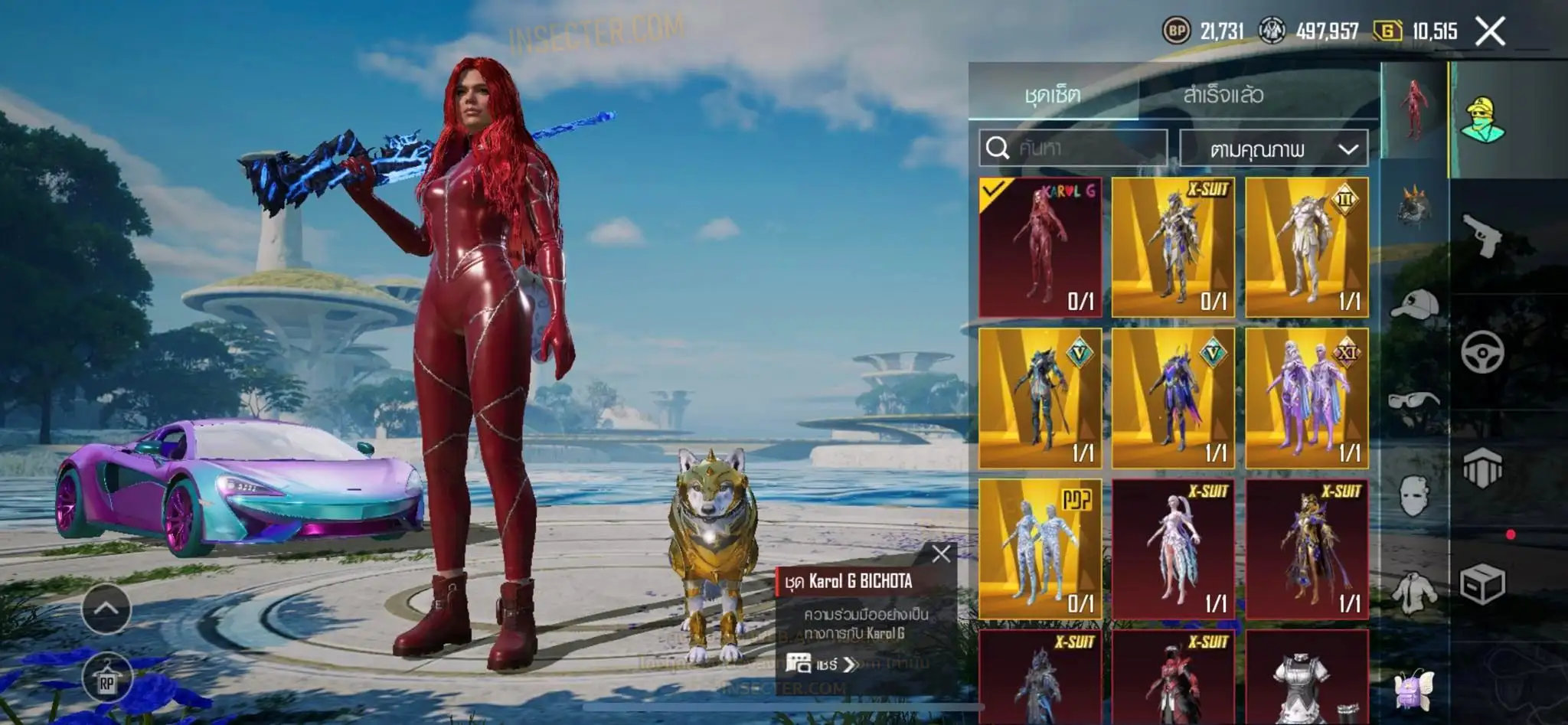1568x725 pixels.
Task: Close the inventory screen with the X
Action: tap(1490, 31)
